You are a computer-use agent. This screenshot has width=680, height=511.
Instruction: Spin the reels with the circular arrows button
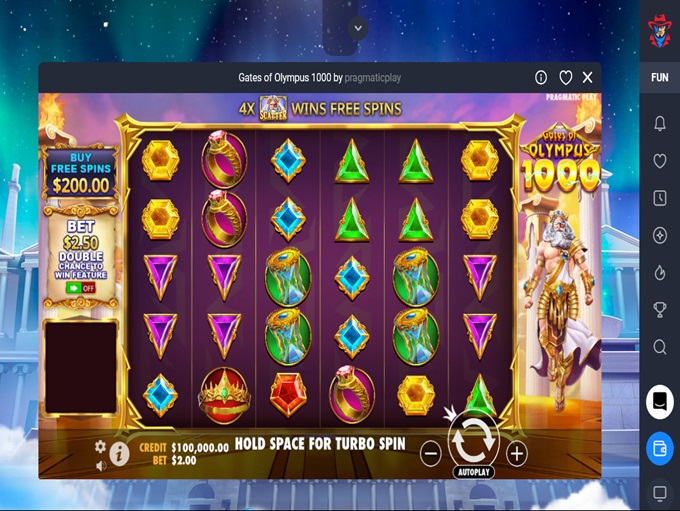point(473,439)
